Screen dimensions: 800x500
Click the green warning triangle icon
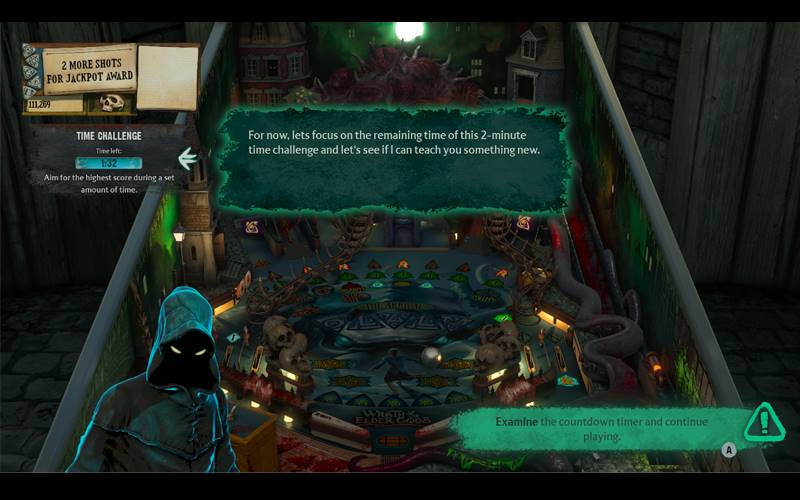click(764, 422)
